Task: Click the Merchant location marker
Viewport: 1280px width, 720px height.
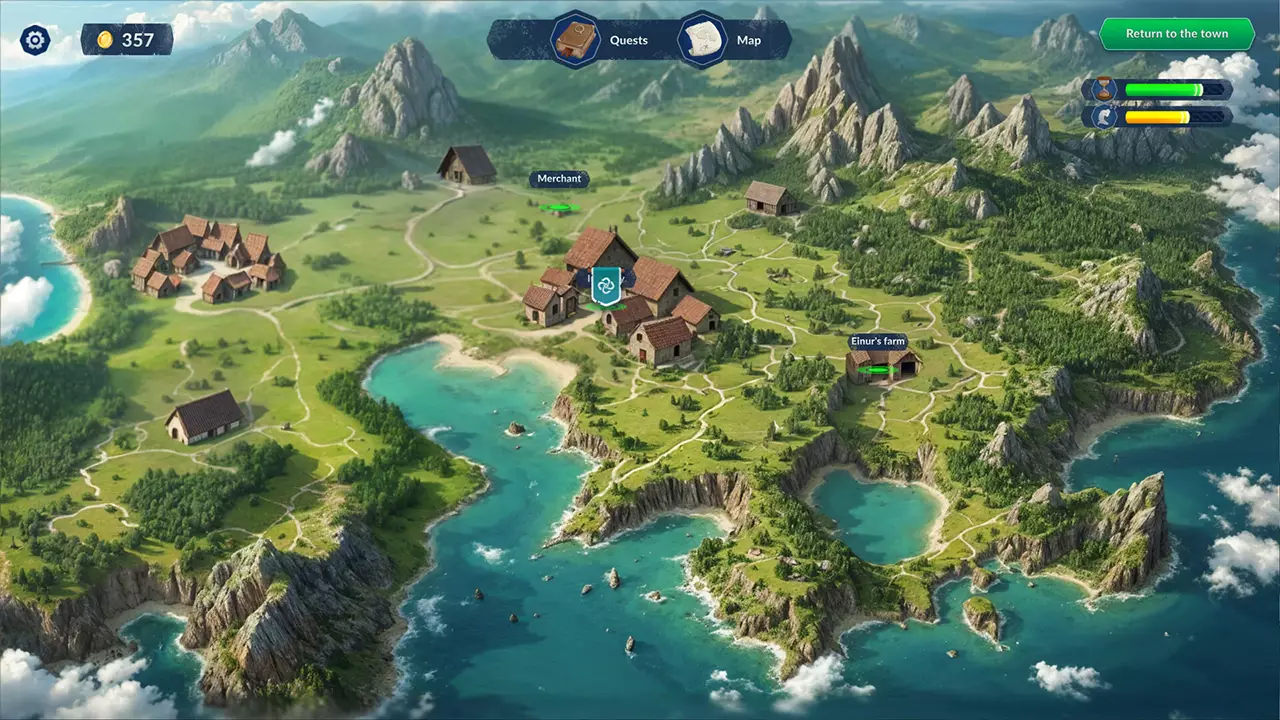Action: coord(559,178)
